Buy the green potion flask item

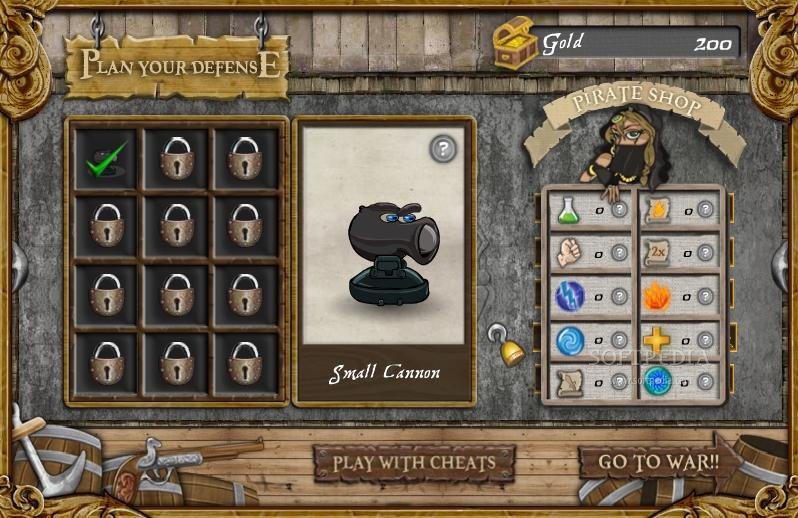(x=568, y=209)
